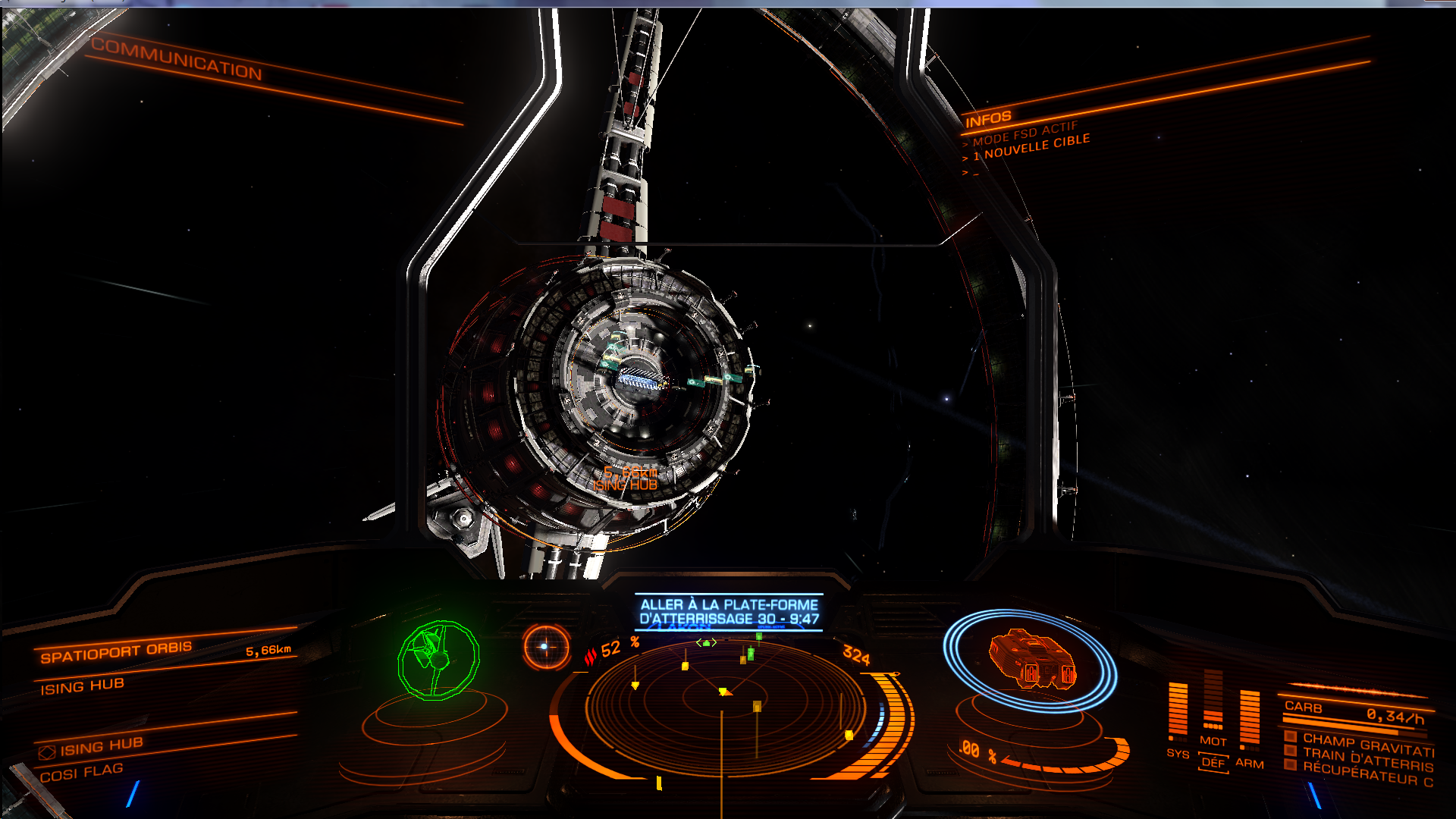Screen dimensions: 1456x819
Task: Open the Infos message panel
Action: click(988, 118)
